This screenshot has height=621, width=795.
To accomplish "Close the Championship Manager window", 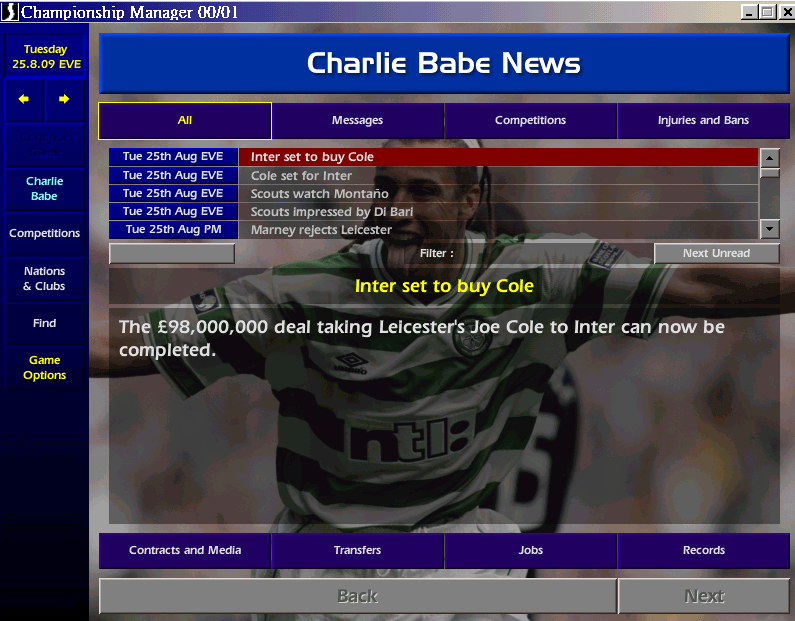I will (x=784, y=12).
